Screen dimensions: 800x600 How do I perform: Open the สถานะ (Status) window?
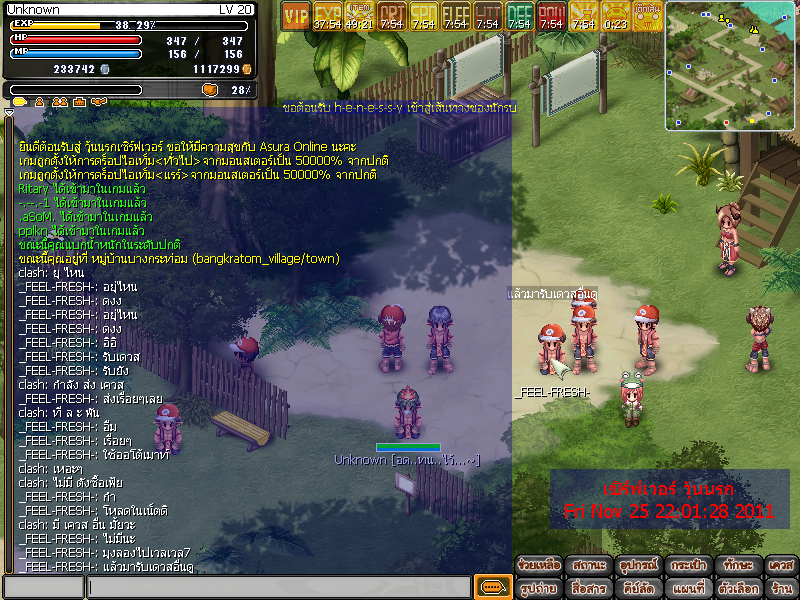(588, 565)
